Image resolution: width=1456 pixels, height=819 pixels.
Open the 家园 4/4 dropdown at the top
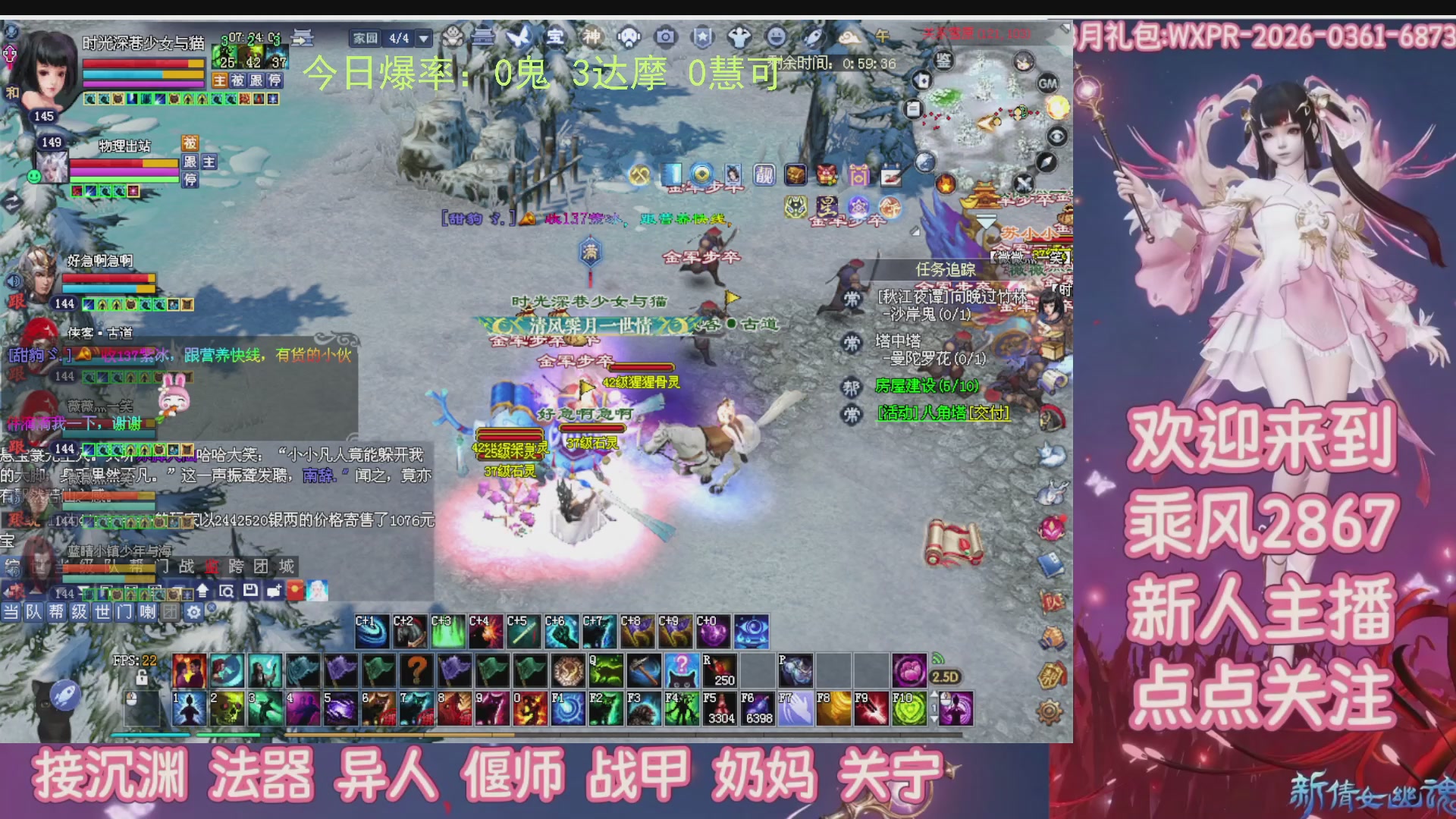422,38
